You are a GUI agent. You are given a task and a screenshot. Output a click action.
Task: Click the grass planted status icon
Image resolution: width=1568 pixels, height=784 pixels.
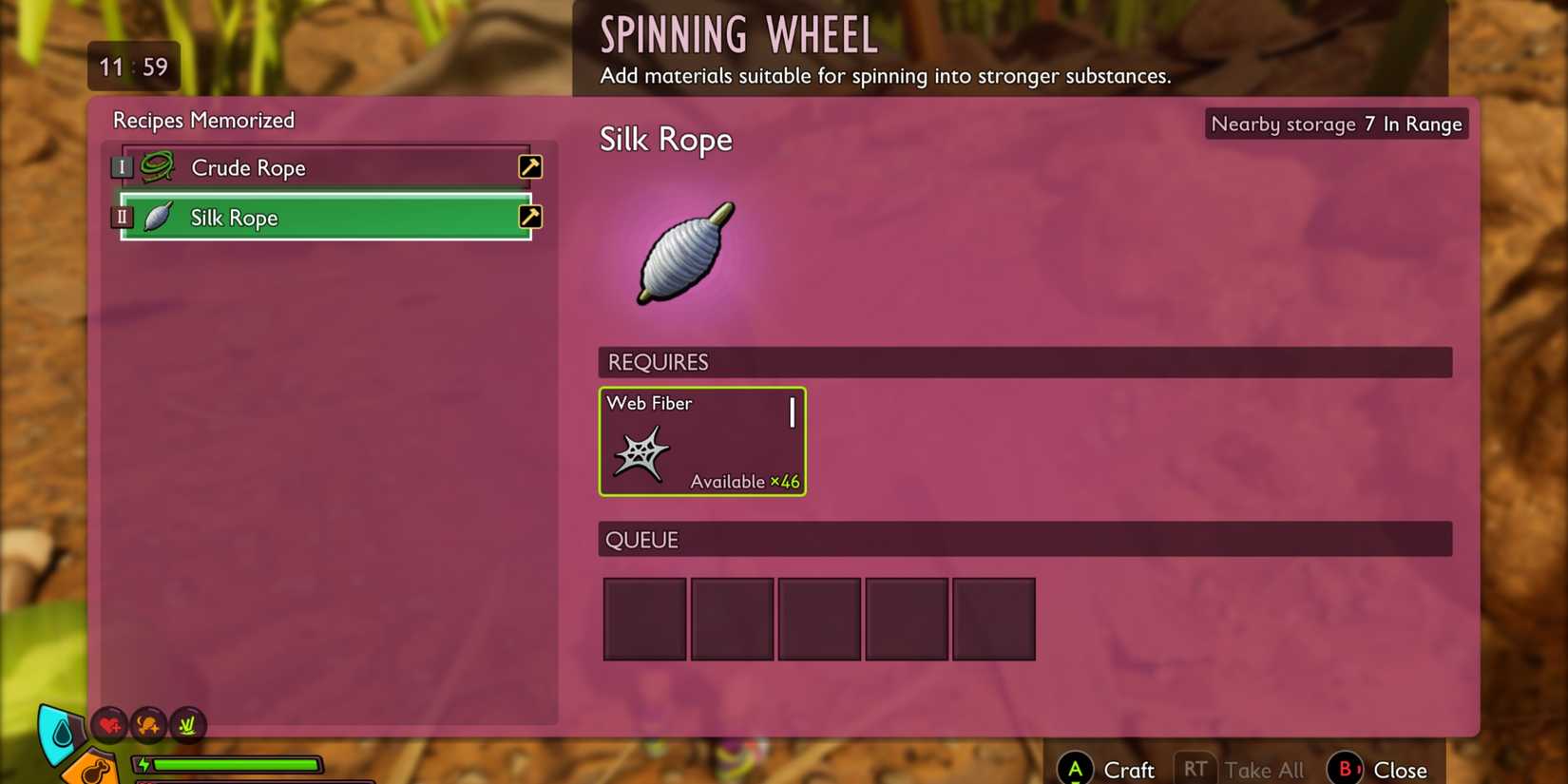coord(189,725)
